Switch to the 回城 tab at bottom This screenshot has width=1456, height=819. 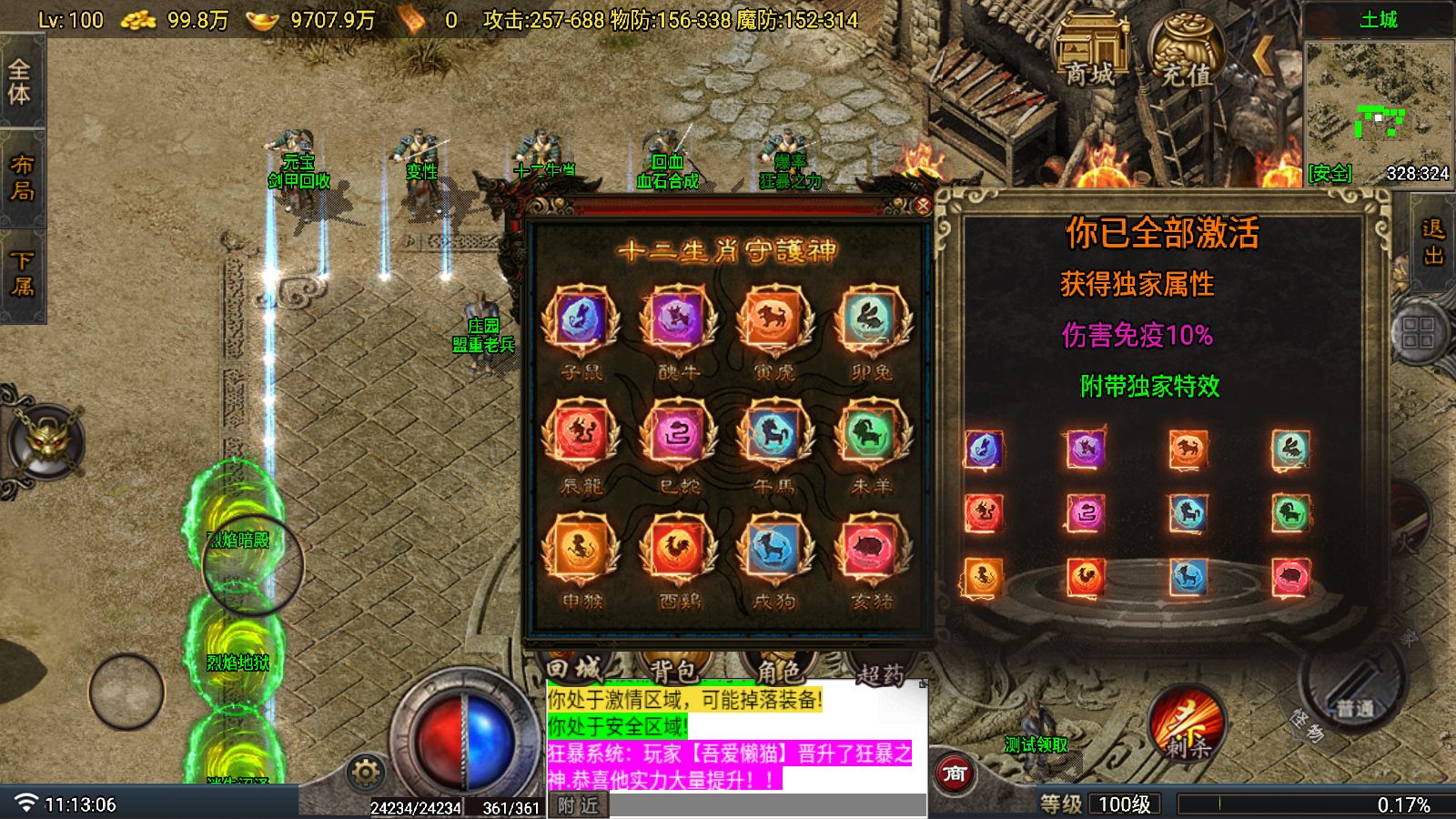click(x=575, y=667)
